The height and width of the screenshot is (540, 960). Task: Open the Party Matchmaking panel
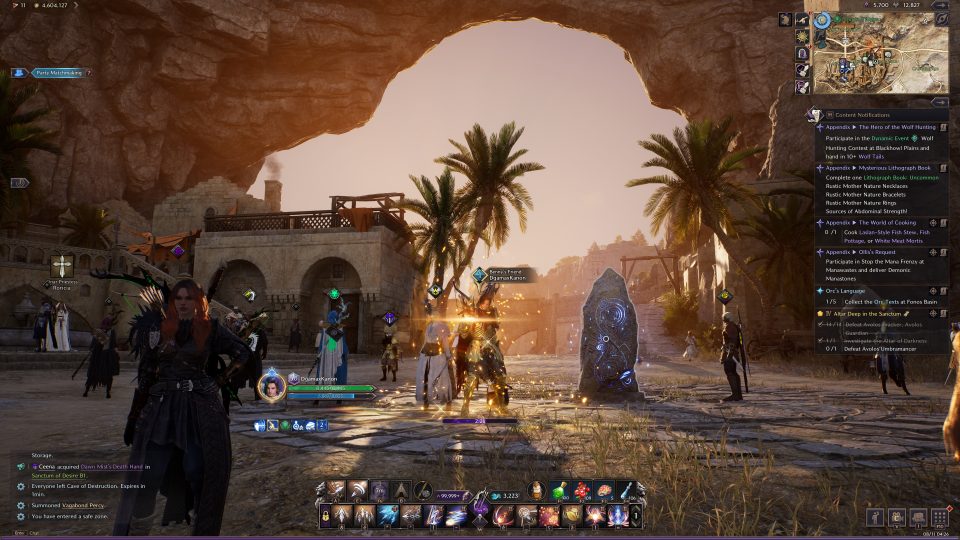pyautogui.click(x=51, y=73)
